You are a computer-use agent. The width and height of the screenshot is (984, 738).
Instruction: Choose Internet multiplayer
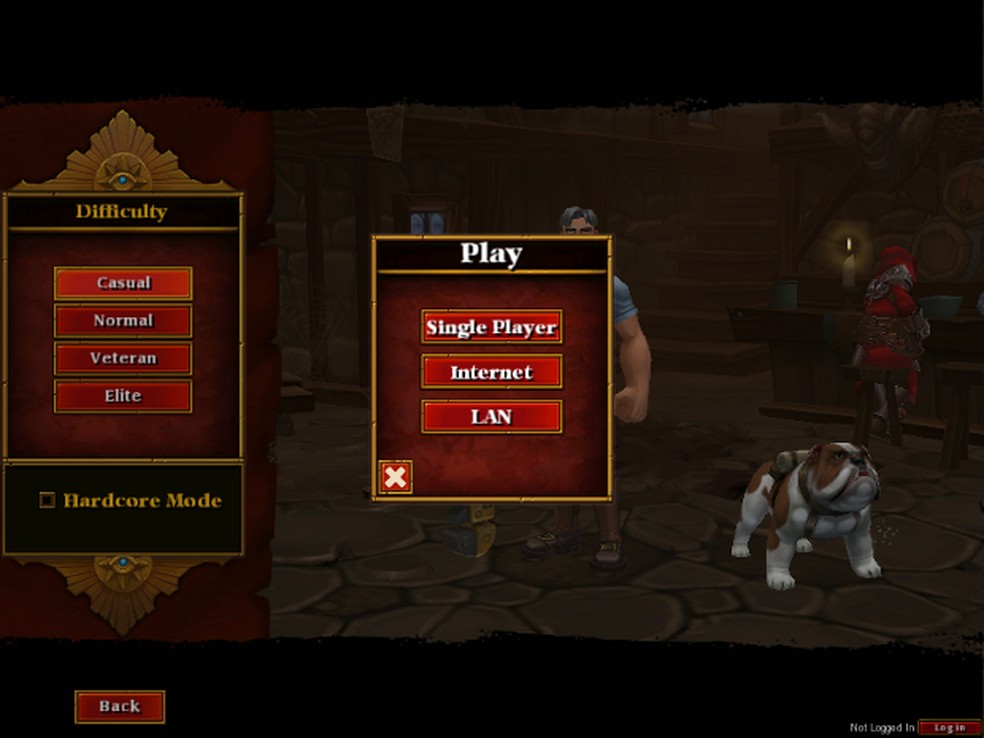point(491,372)
